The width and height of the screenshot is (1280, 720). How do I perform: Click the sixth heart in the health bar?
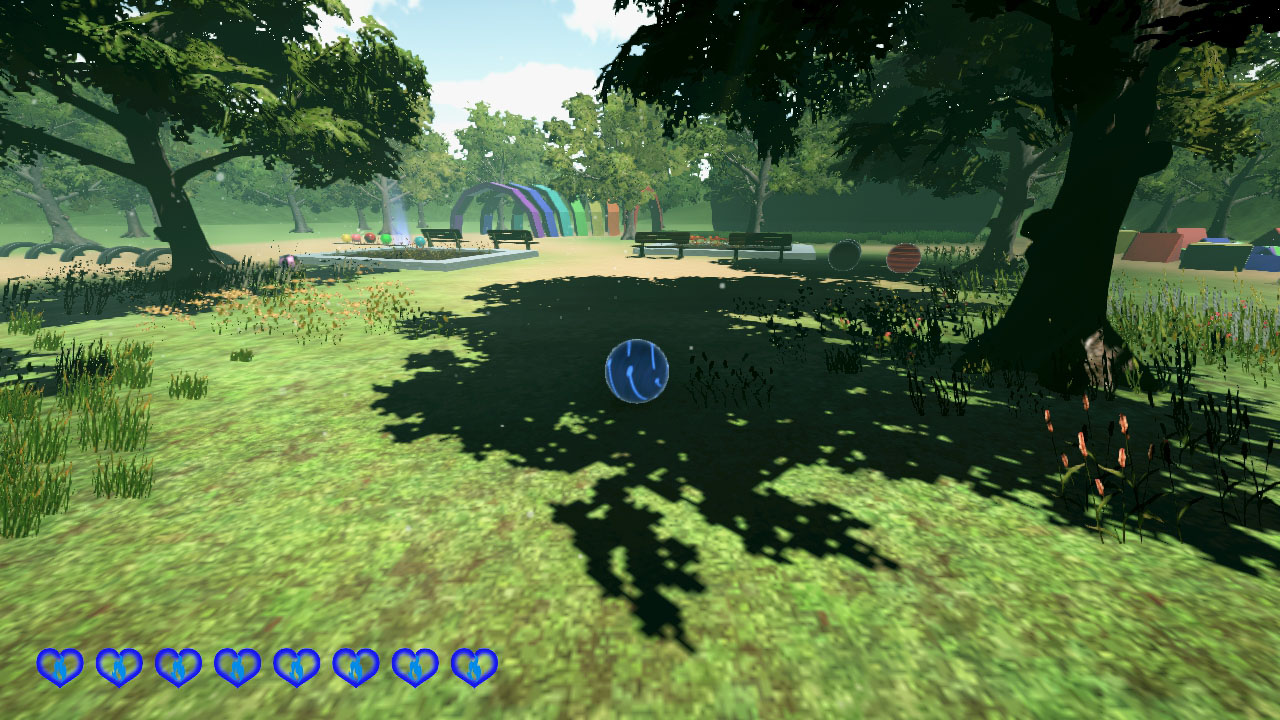356,665
